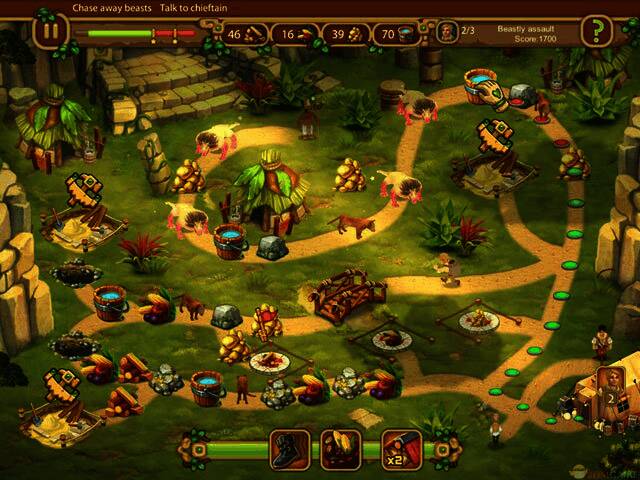Viewport: 640px width, 480px height.
Task: Pause the game with the pause button
Action: (x=49, y=30)
